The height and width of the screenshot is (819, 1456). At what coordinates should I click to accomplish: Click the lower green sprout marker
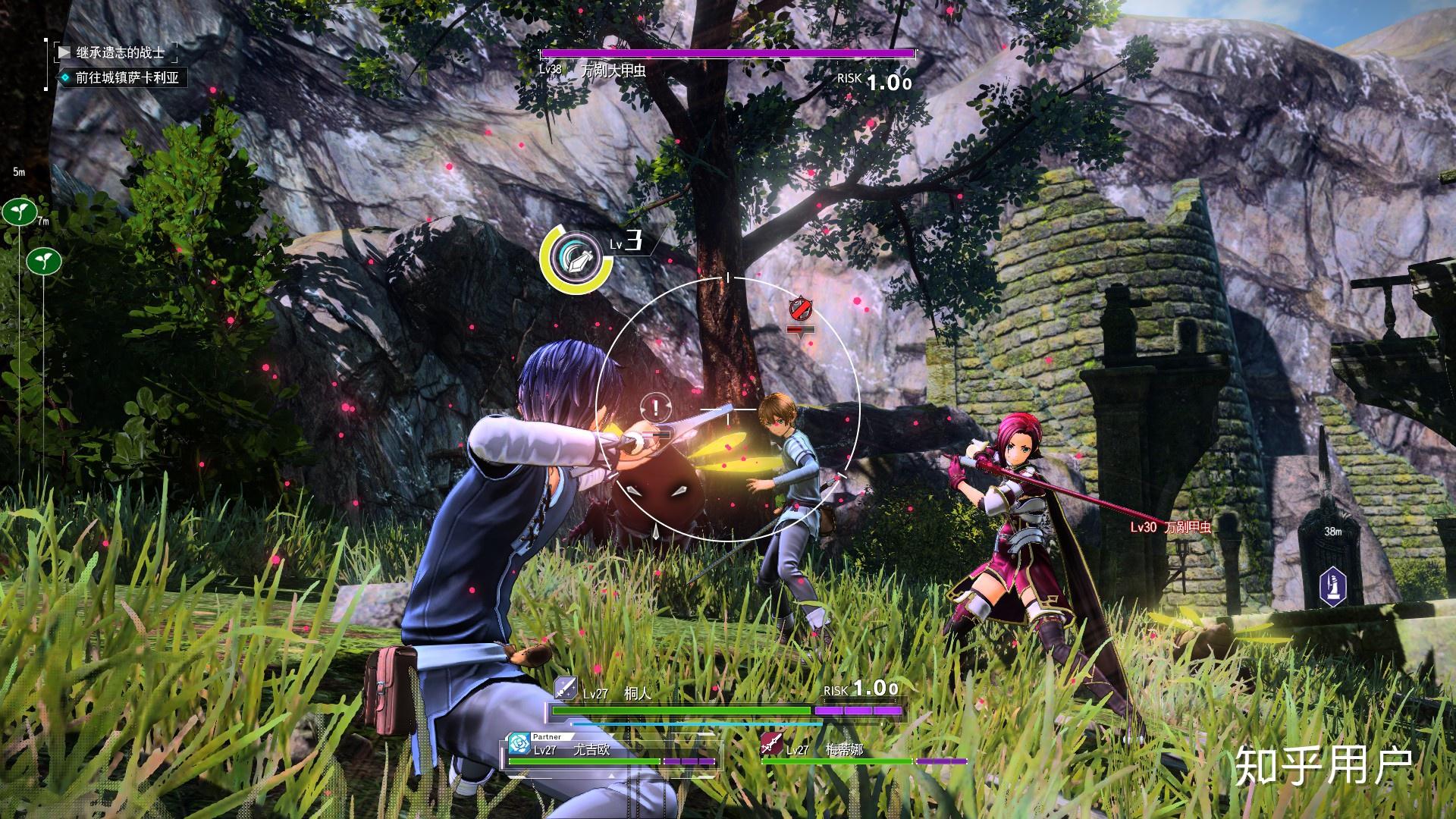(x=44, y=262)
